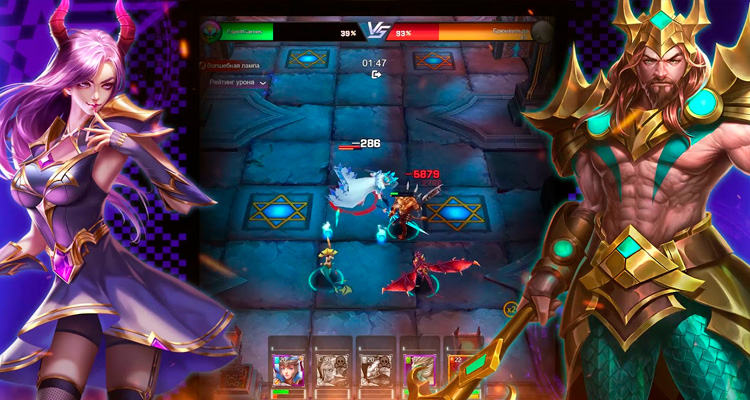
Task: Click the exit battle icon below the timer
Action: [376, 74]
